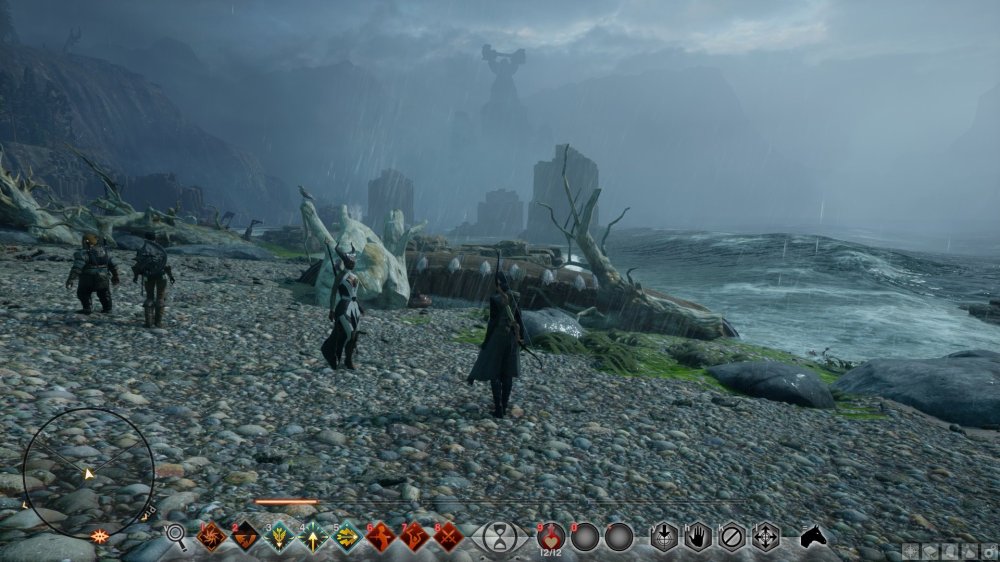Click the orange quest marker on the minimap edge
This screenshot has width=1000, height=562.
[x=99, y=536]
